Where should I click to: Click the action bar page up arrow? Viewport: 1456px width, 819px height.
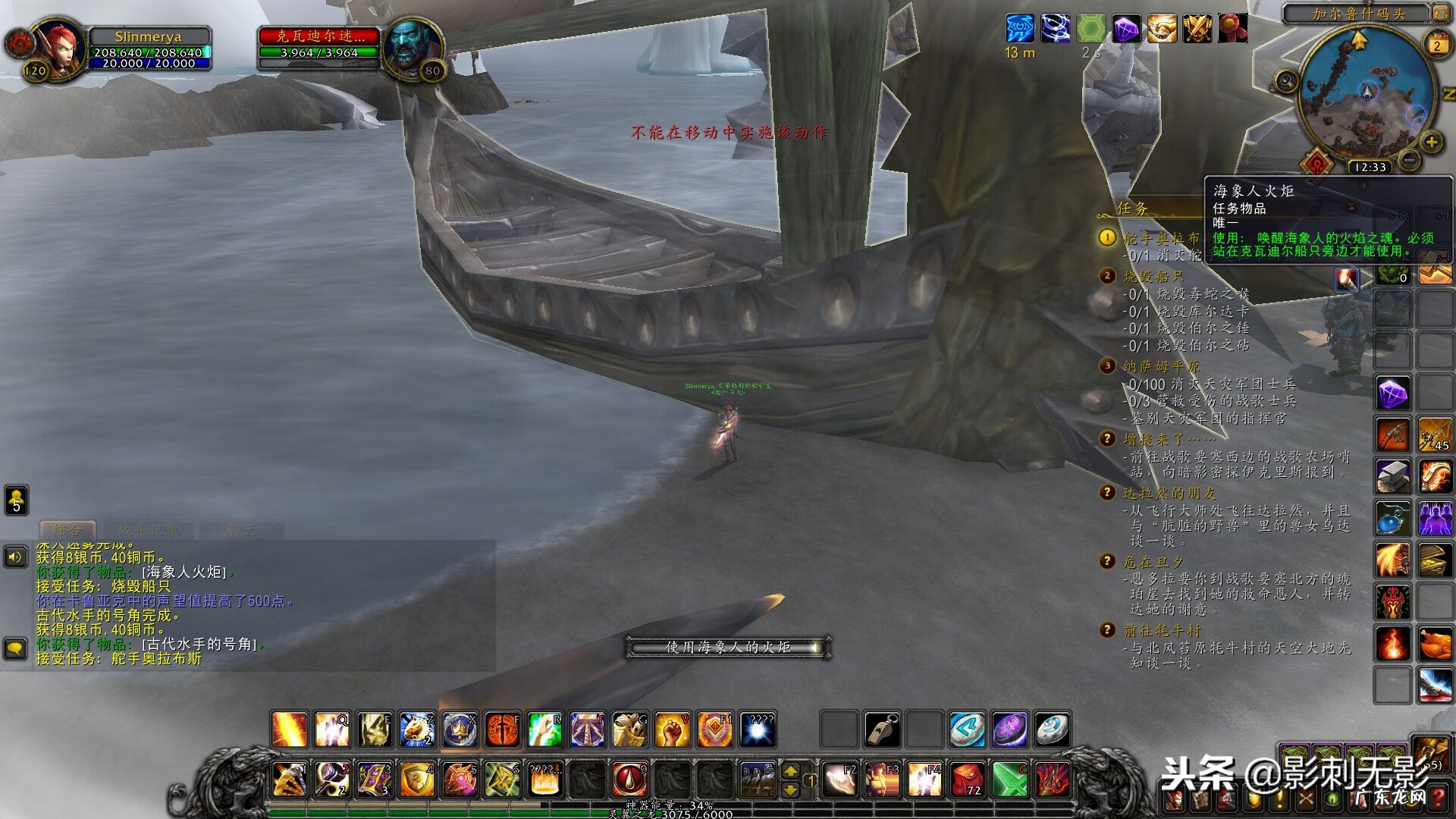pyautogui.click(x=790, y=771)
